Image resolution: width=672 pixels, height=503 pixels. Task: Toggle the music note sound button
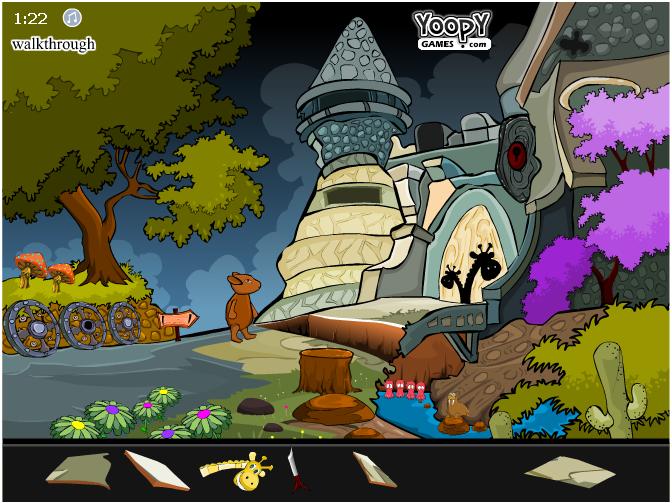(72, 17)
